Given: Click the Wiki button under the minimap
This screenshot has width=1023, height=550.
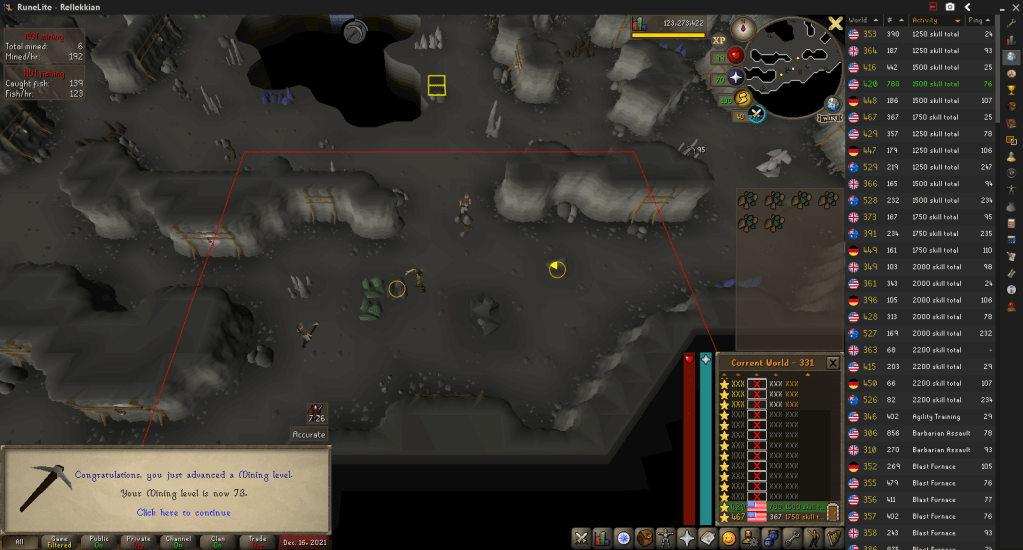Looking at the screenshot, I should point(830,118).
